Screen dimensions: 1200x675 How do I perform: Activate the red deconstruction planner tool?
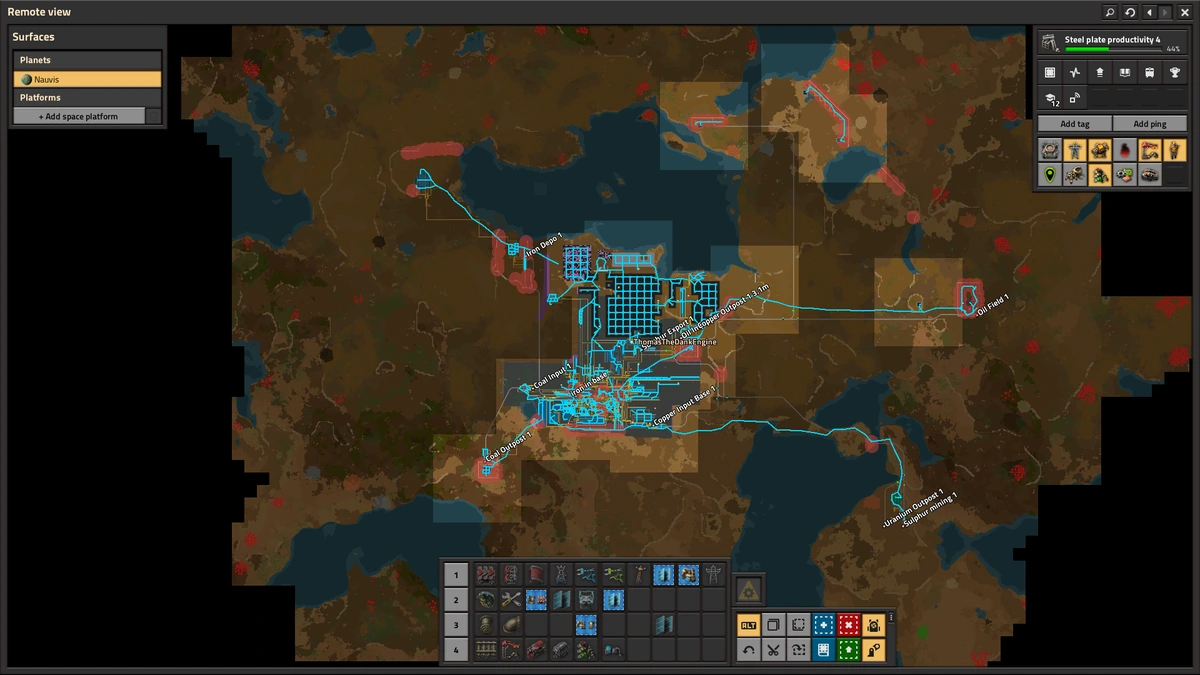(848, 625)
